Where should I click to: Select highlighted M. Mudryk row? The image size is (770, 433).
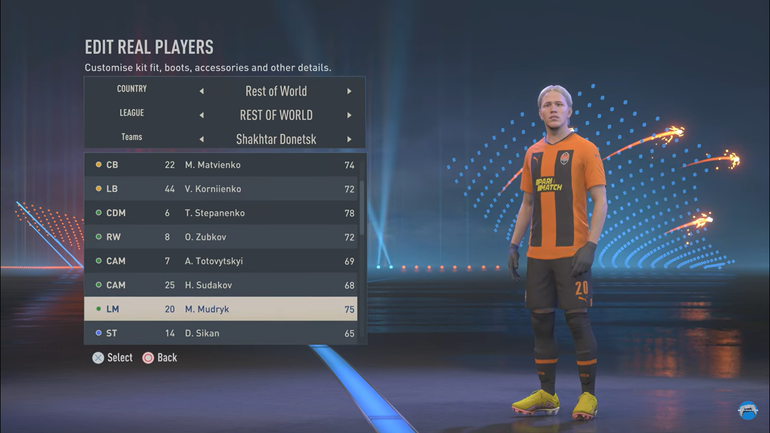tap(220, 309)
